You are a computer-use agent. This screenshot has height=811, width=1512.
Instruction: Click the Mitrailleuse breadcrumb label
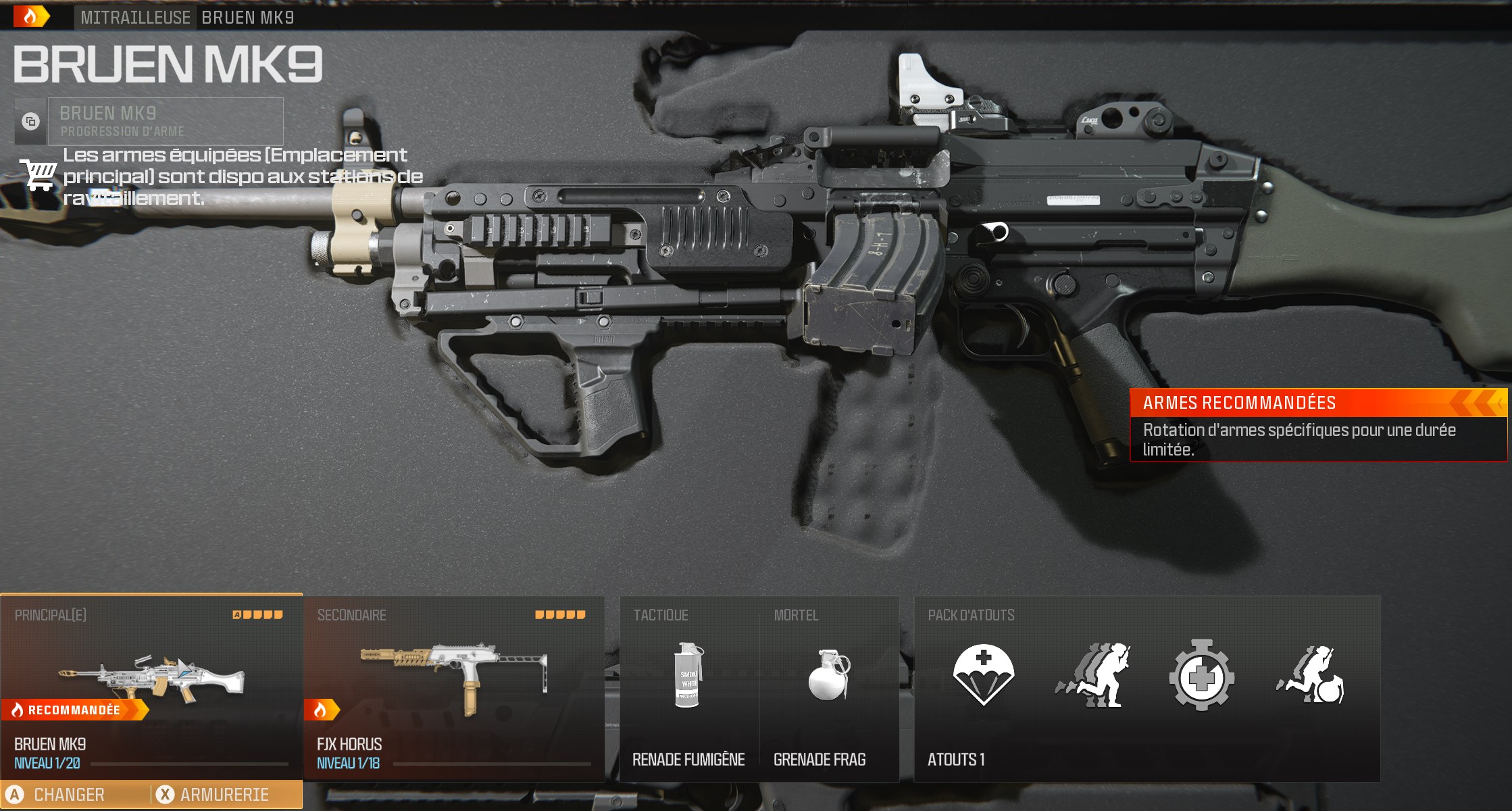(x=135, y=18)
